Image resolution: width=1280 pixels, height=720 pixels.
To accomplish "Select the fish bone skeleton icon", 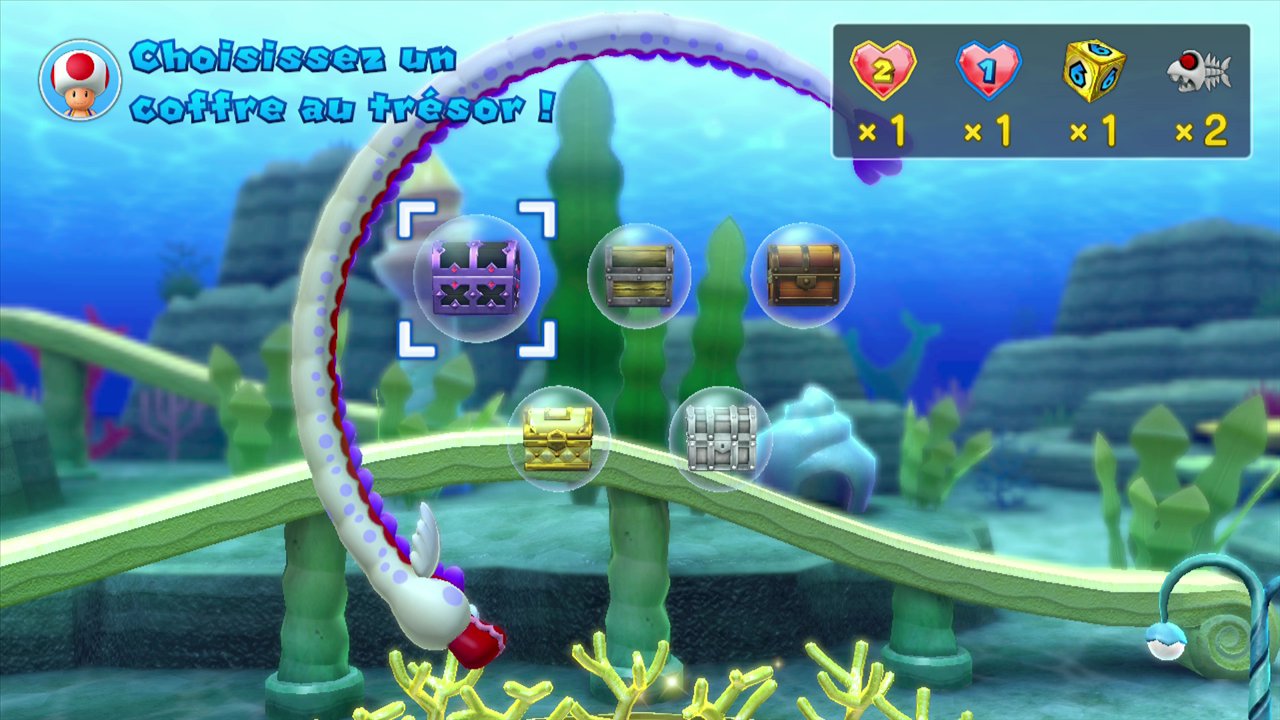I will [1198, 72].
